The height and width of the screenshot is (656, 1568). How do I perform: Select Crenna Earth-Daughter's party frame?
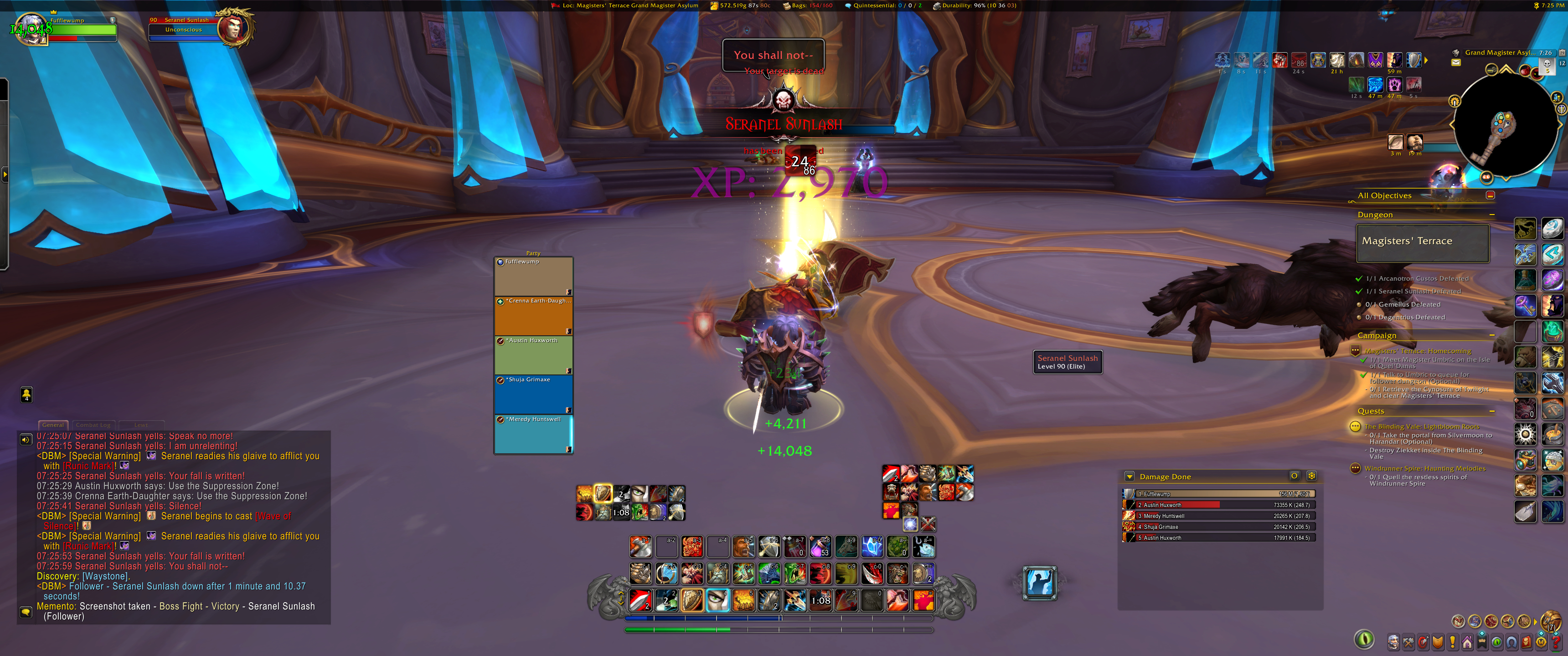tap(533, 315)
